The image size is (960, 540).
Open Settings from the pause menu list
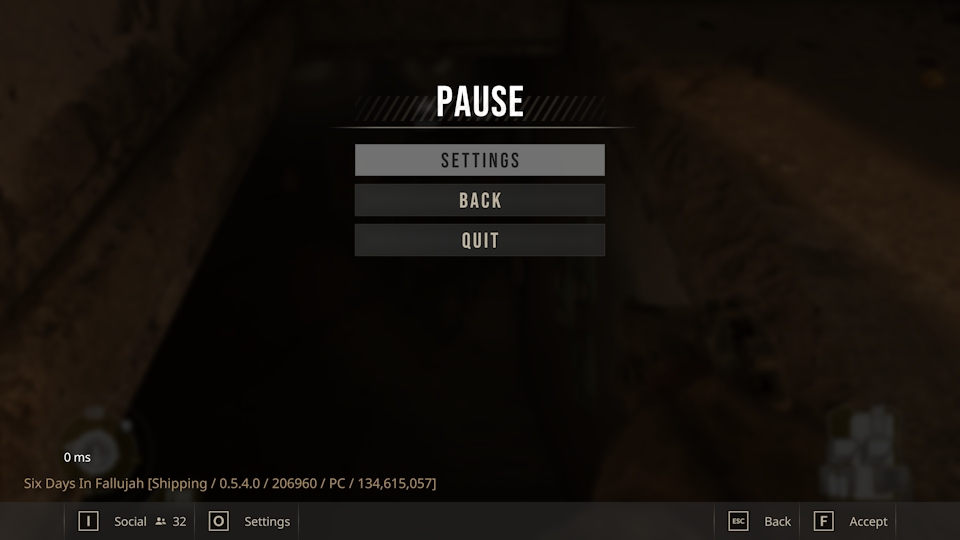coord(480,160)
